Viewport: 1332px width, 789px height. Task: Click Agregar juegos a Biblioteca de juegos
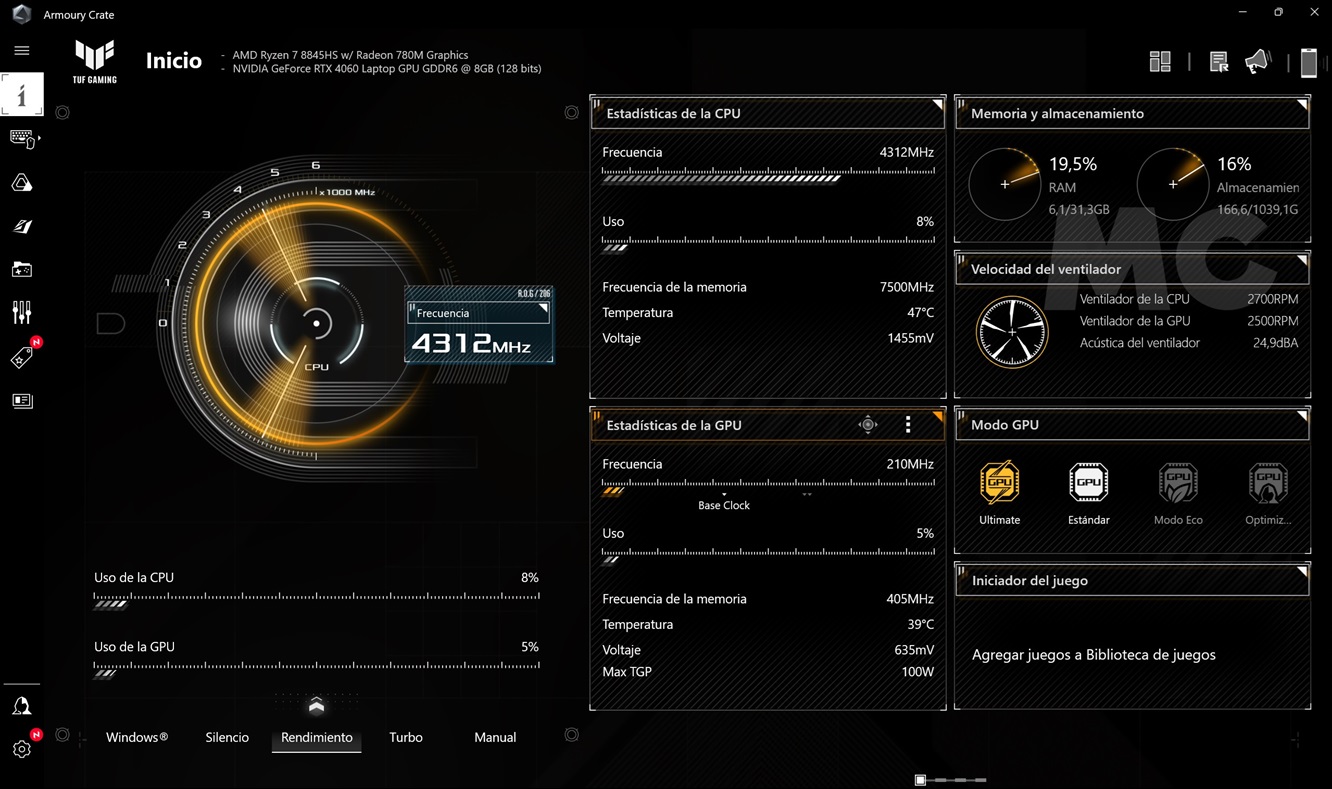[x=1093, y=655]
